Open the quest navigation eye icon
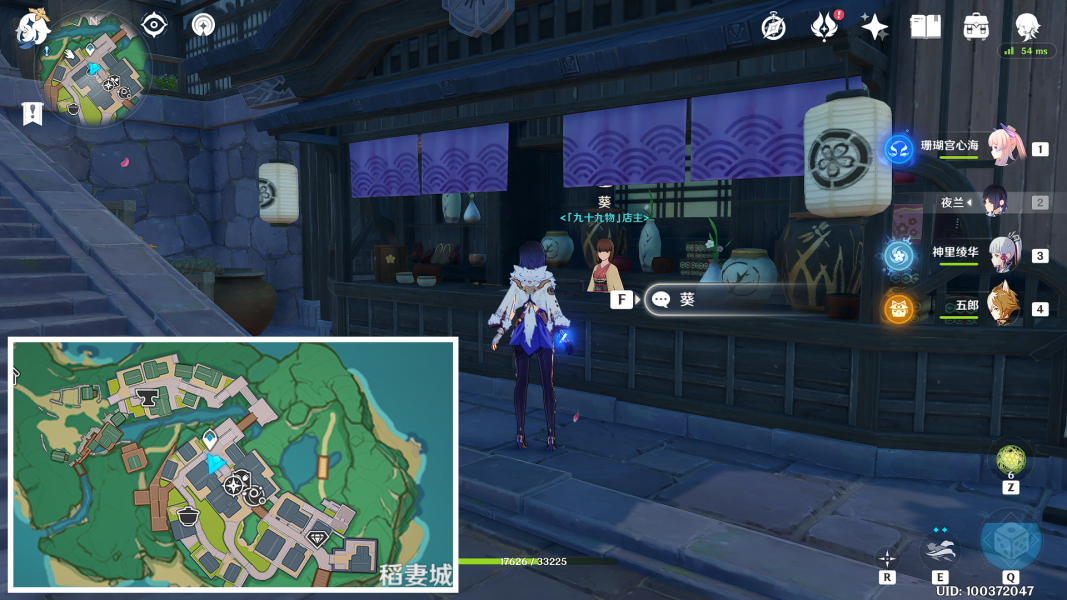 pyautogui.click(x=154, y=24)
